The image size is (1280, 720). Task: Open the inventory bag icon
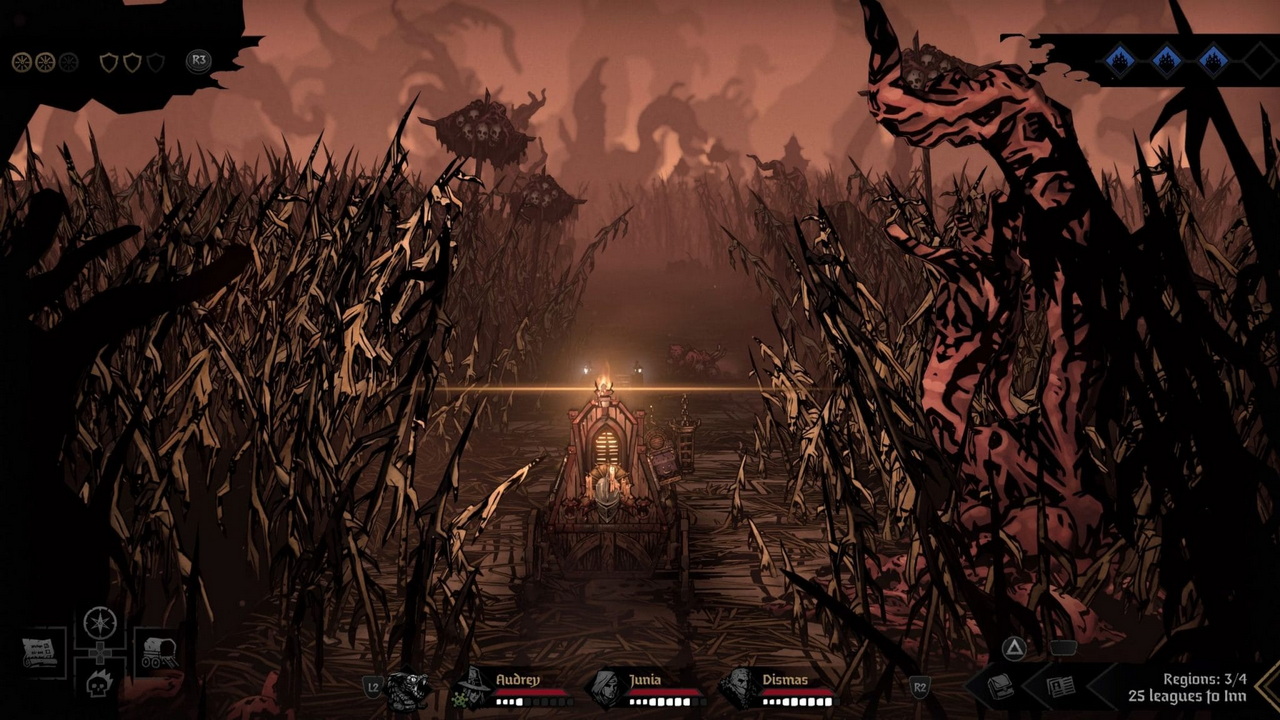pyautogui.click(x=1001, y=687)
